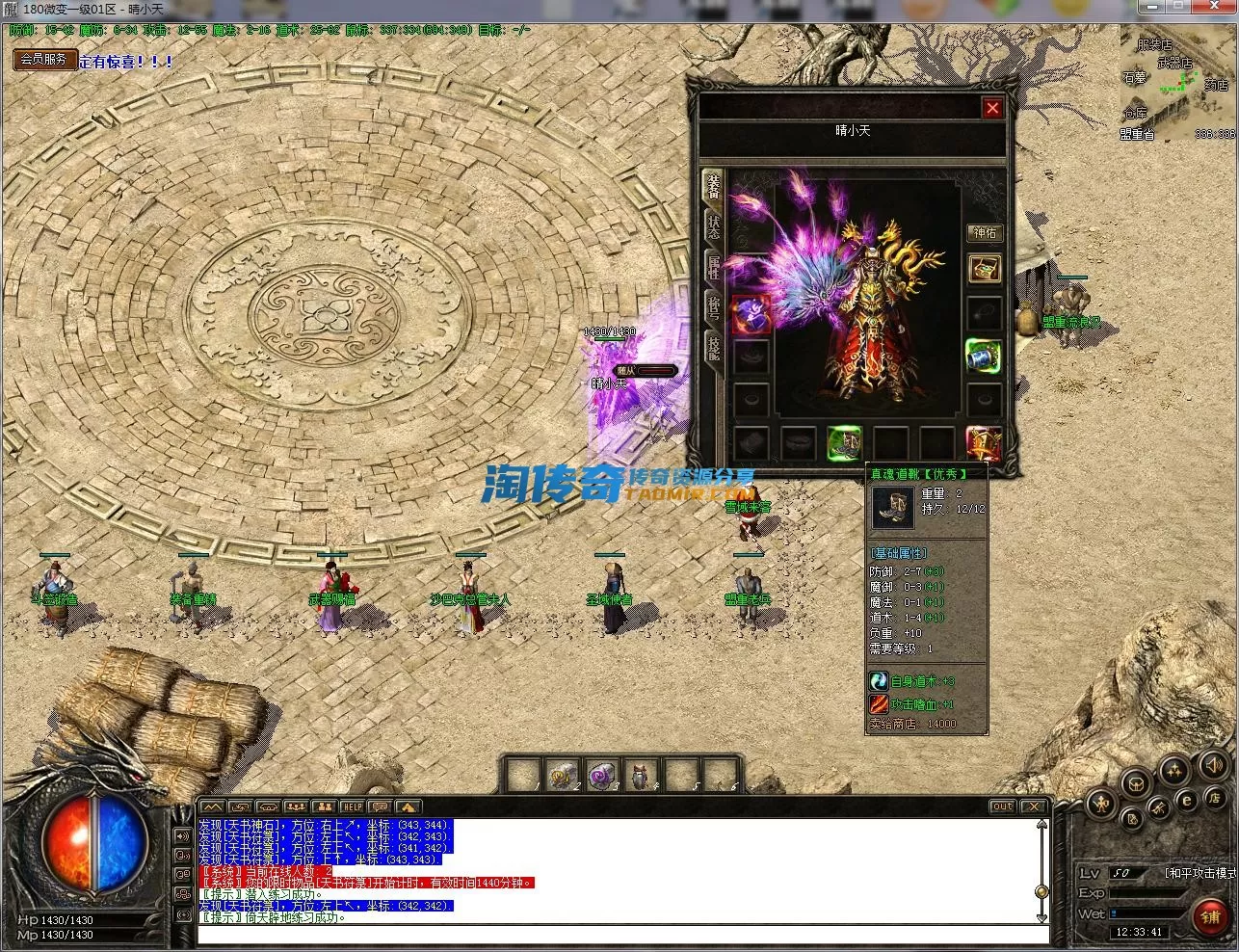Viewport: 1239px width, 952px height.
Task: Toggle the sound speaker button
Action: (1212, 766)
